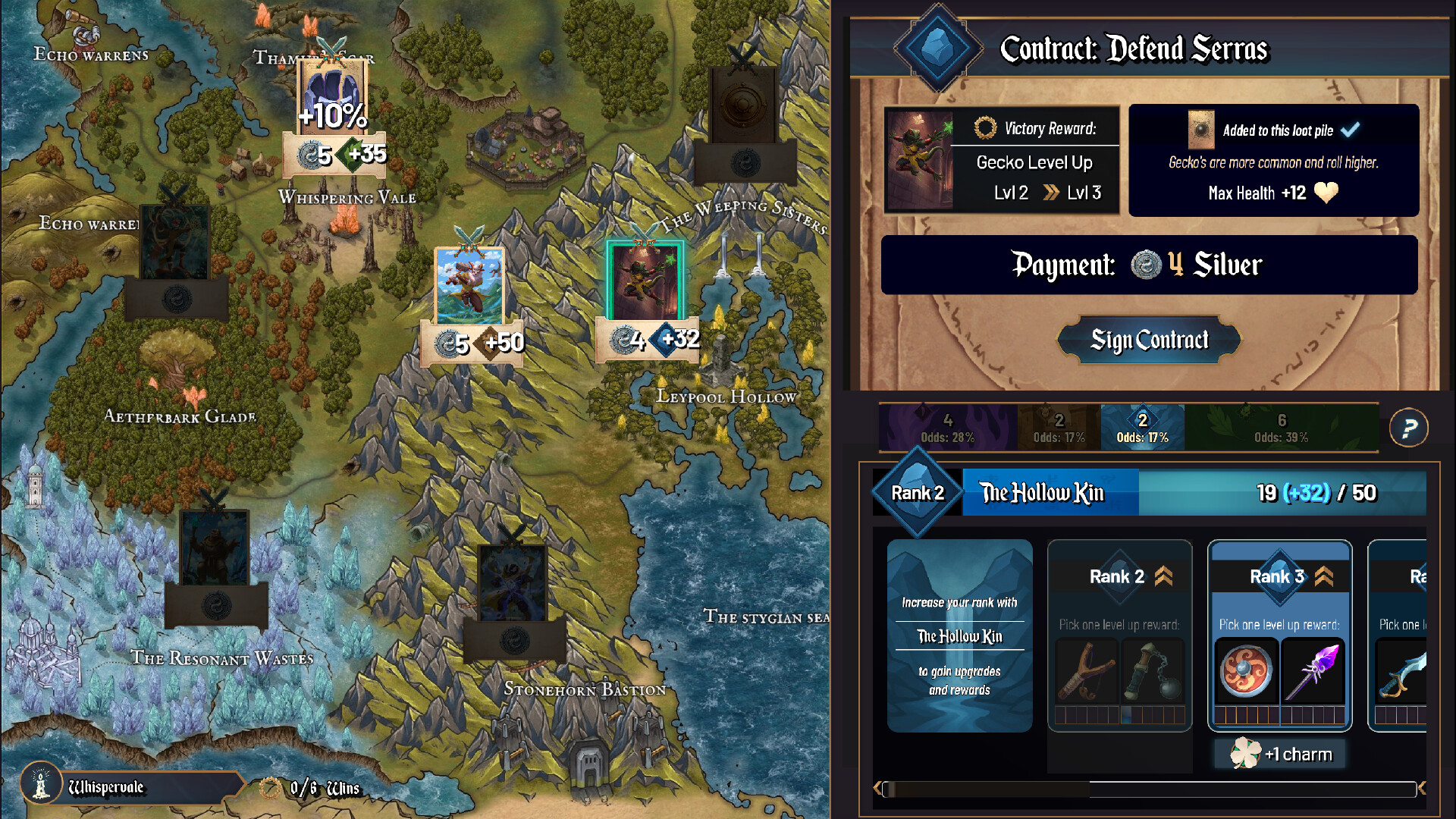Select the curved blue sword reward

coord(1401,671)
